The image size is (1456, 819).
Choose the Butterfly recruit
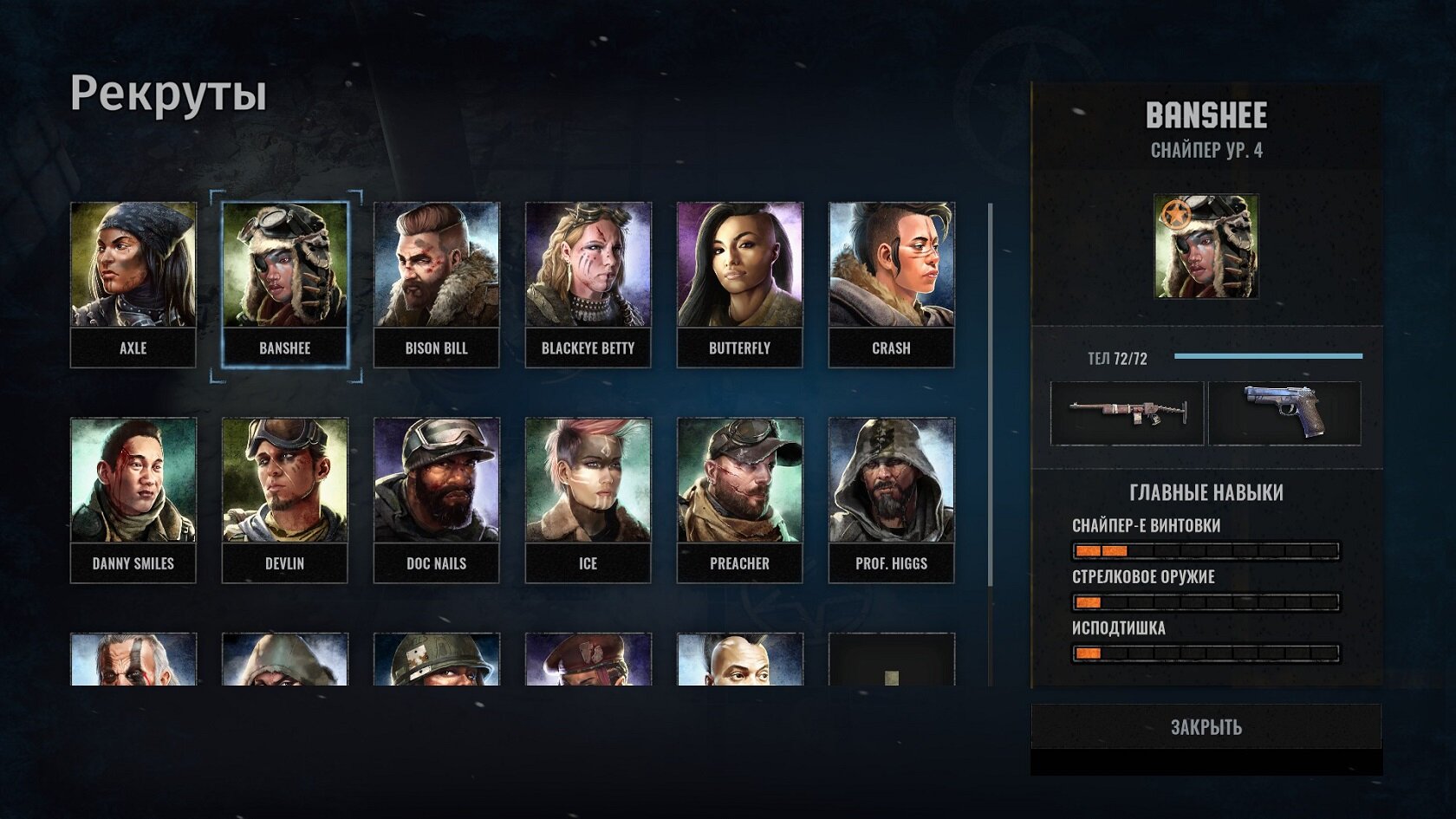[739, 283]
